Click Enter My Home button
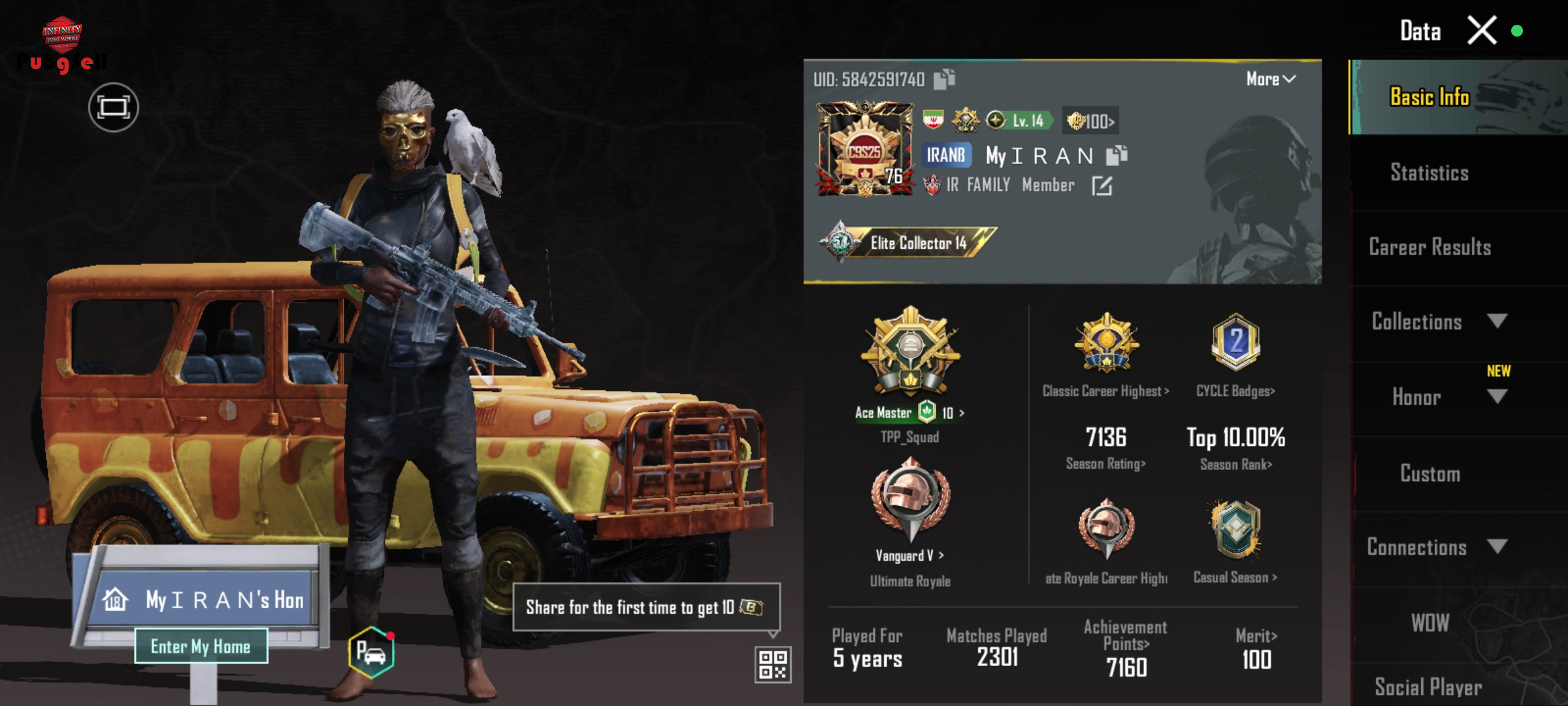The height and width of the screenshot is (706, 1568). (201, 647)
